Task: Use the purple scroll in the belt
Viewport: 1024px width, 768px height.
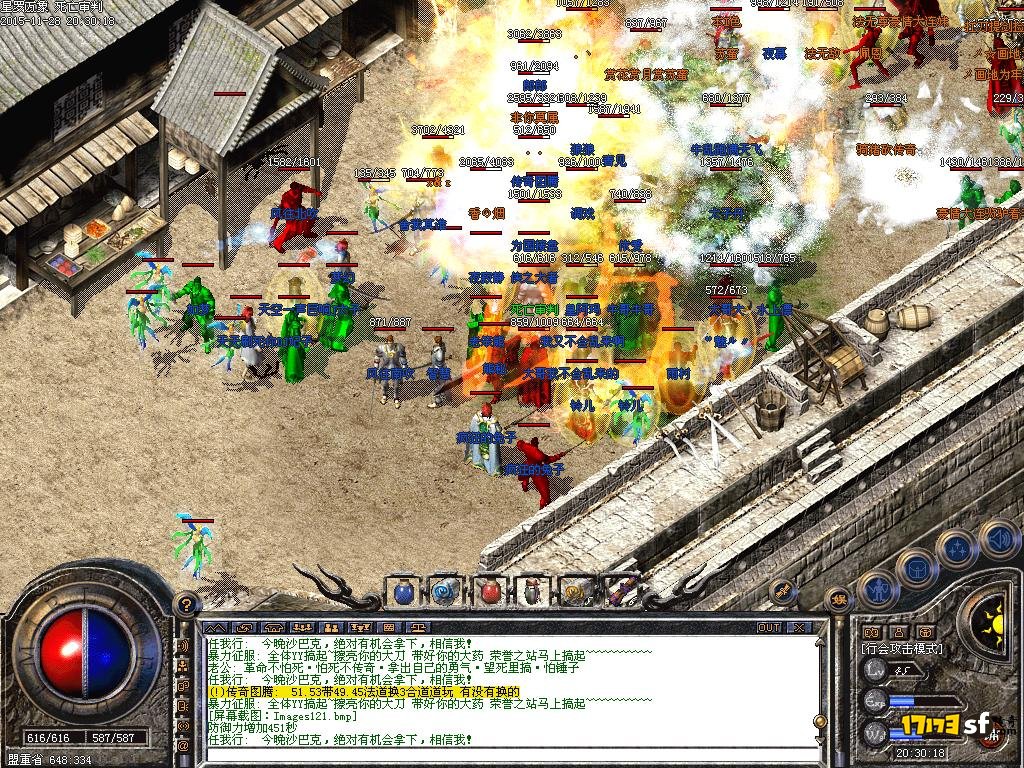Action: [619, 591]
